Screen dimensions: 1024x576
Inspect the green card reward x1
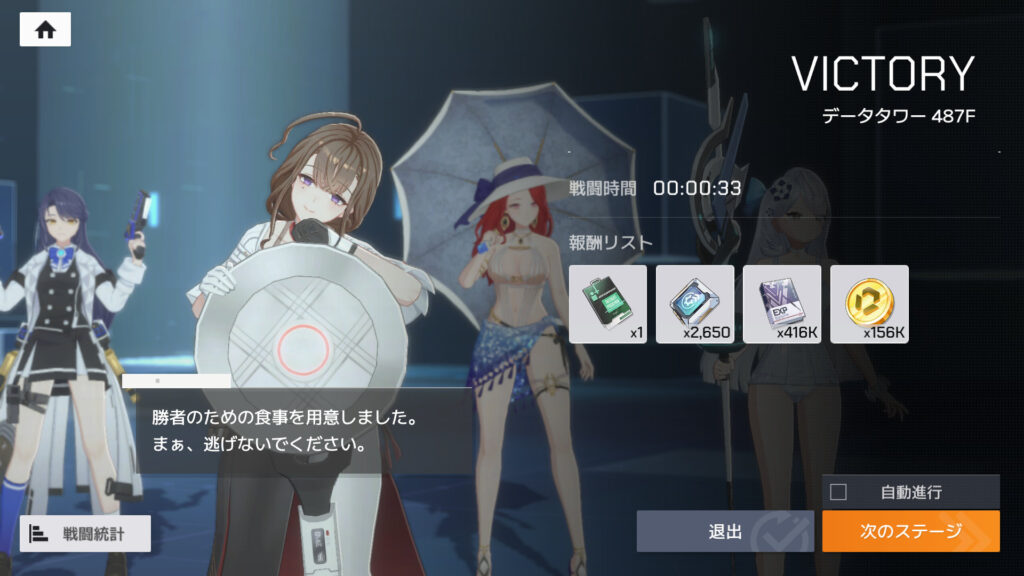608,303
